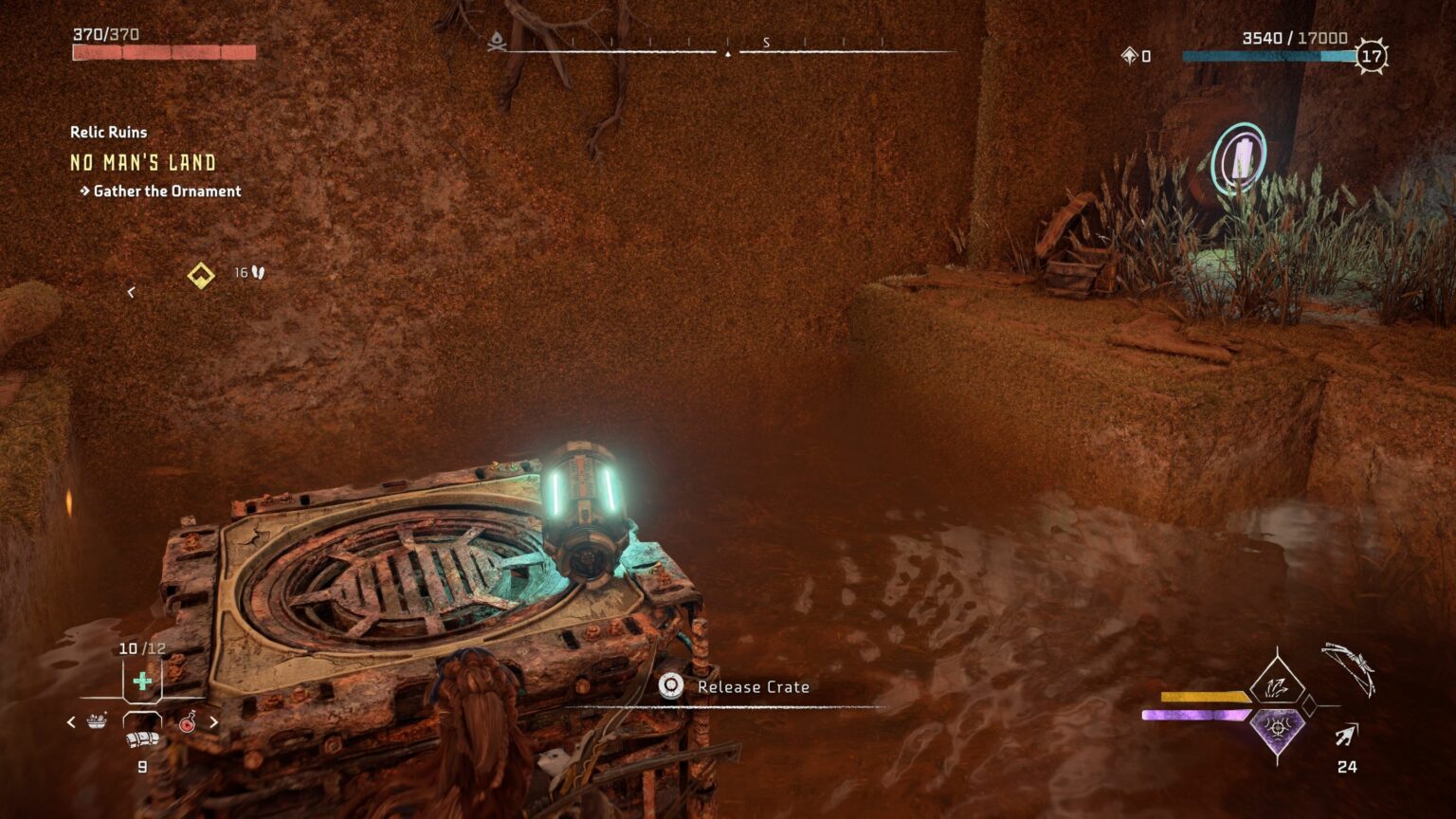This screenshot has width=1456, height=819.
Task: Open the Relic Ruins header
Action: (107, 133)
